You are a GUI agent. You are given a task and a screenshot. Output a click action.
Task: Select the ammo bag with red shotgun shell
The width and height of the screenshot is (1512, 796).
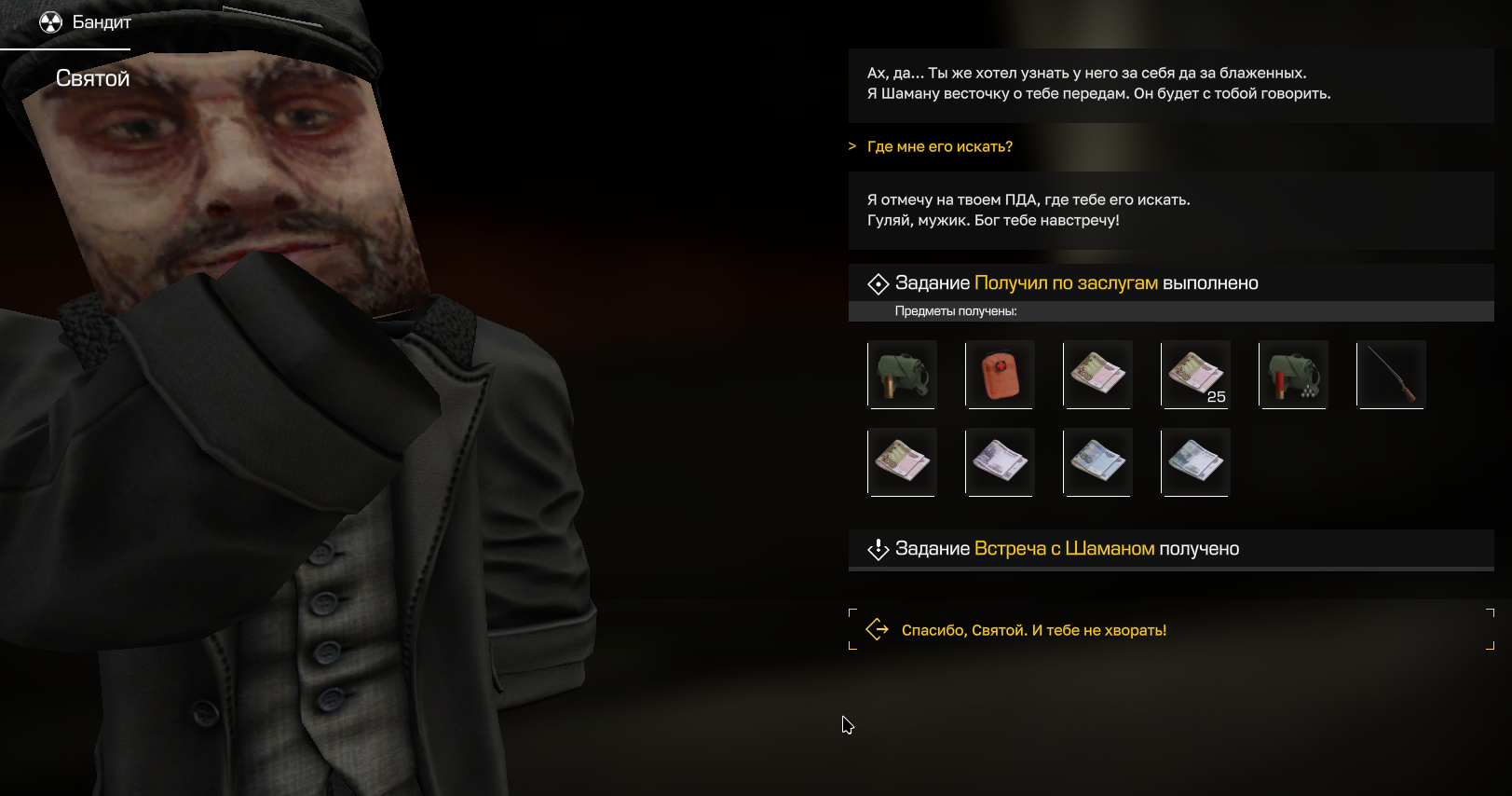click(x=1293, y=375)
